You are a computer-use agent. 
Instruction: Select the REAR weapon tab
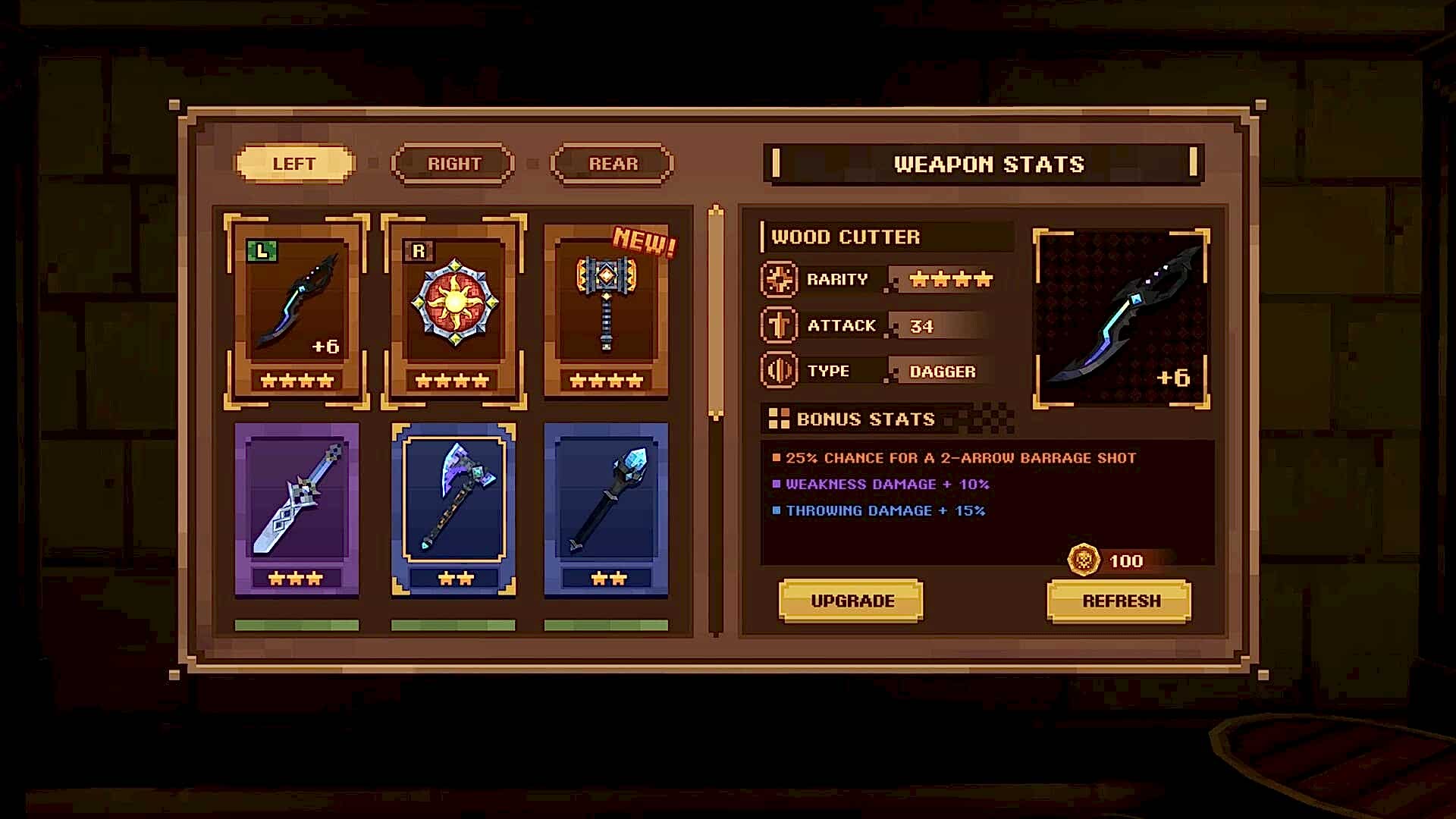click(613, 164)
